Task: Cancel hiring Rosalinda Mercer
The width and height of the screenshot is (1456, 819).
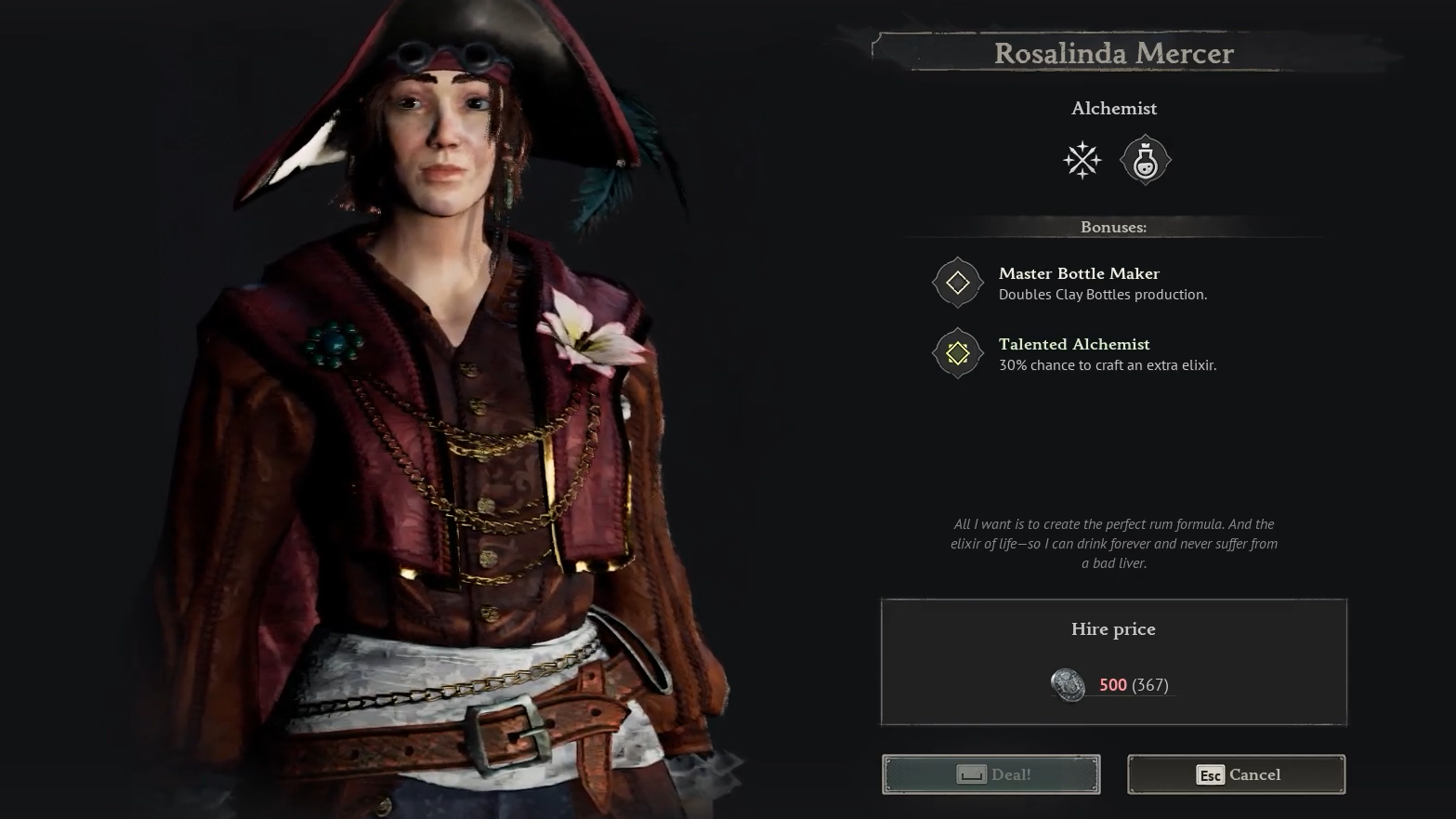Action: [1236, 774]
